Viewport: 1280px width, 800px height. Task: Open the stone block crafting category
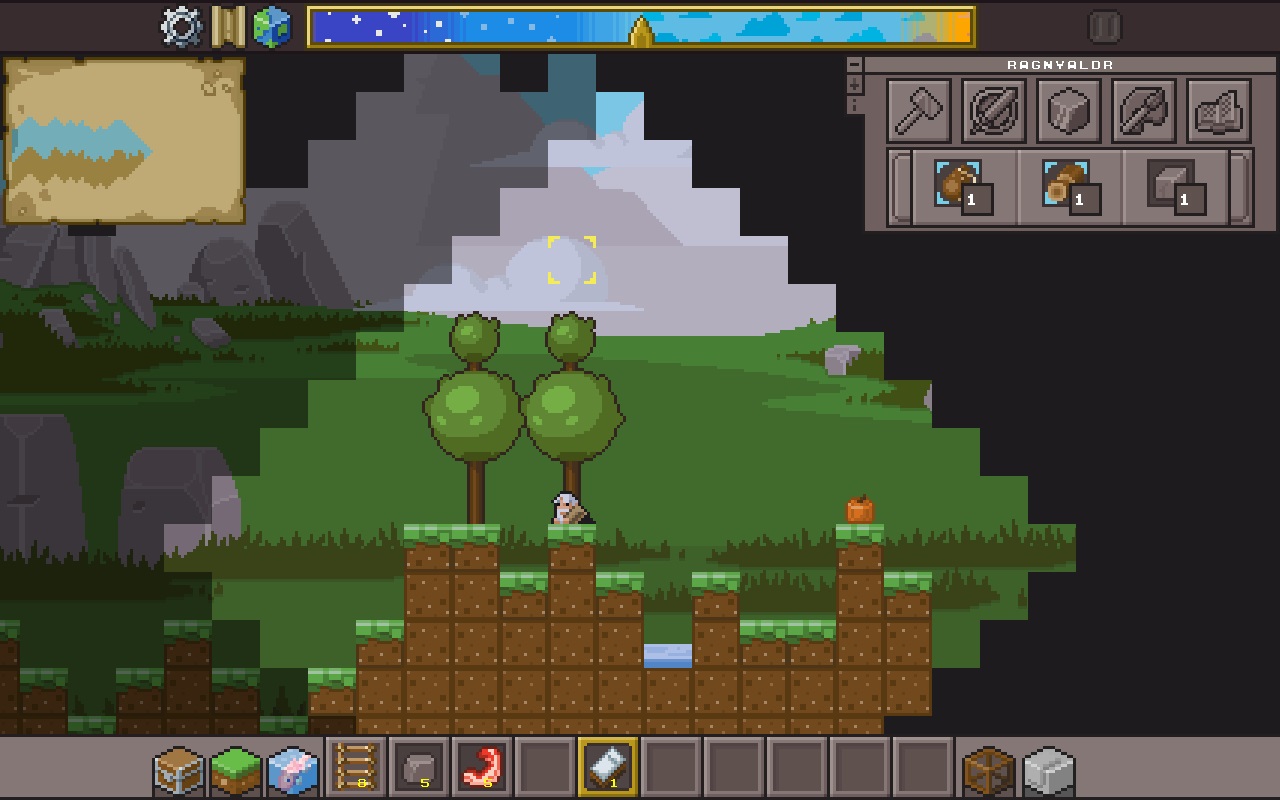point(1069,110)
